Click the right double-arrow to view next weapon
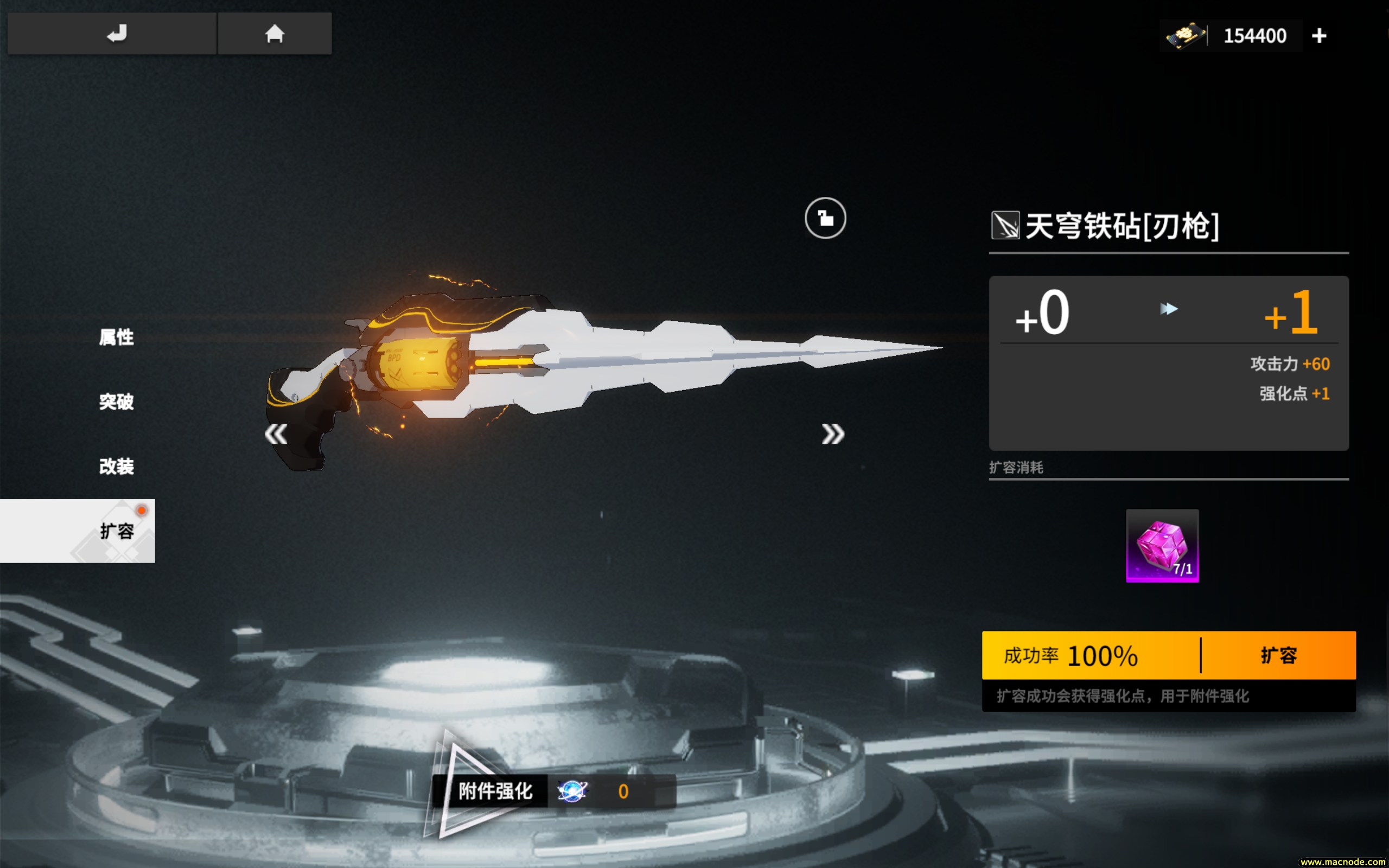This screenshot has width=1389, height=868. click(x=832, y=434)
